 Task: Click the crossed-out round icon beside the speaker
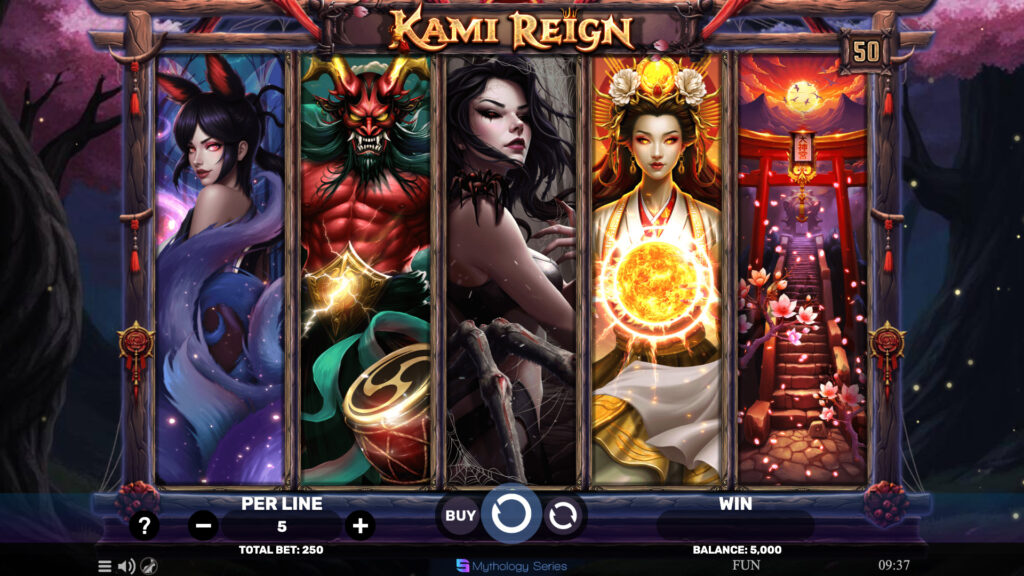tap(149, 566)
